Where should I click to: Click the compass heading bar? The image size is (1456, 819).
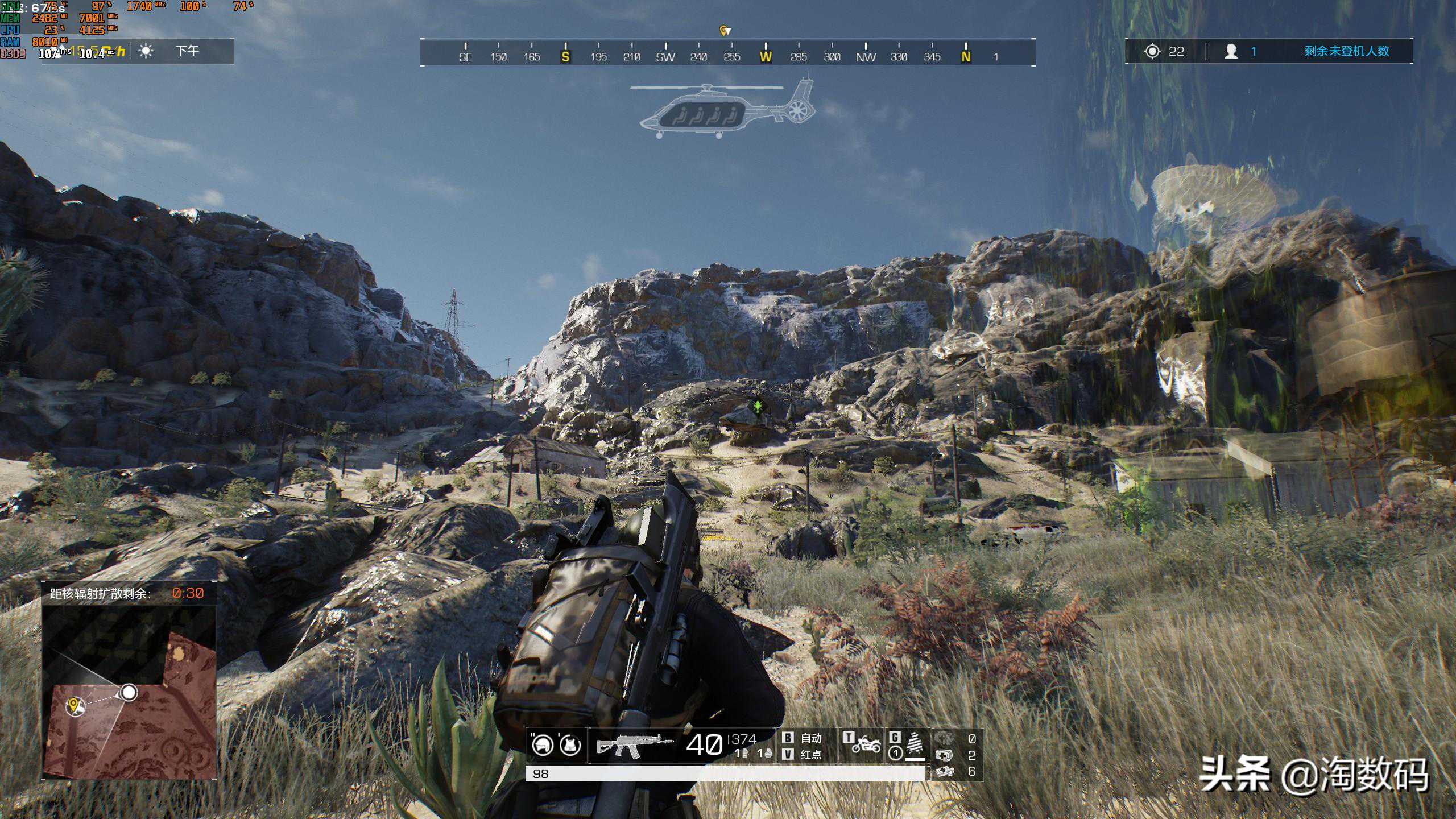(x=727, y=53)
